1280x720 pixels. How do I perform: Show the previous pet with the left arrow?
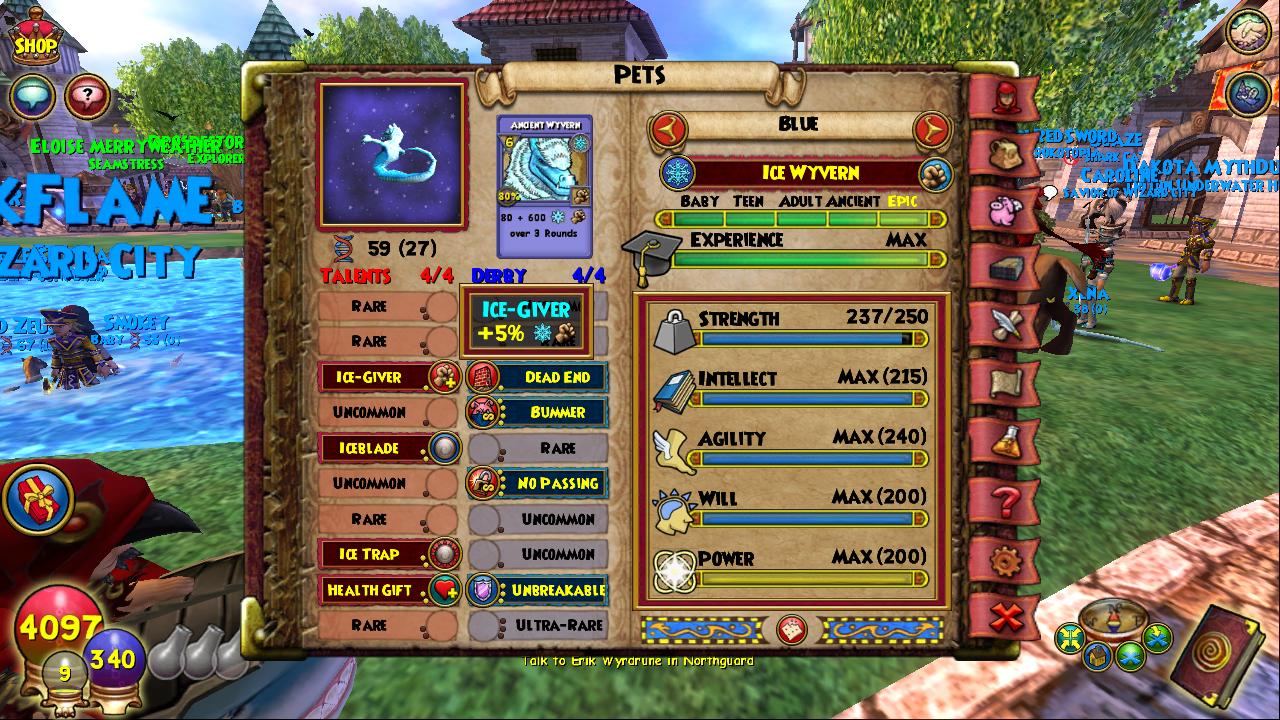pos(666,128)
